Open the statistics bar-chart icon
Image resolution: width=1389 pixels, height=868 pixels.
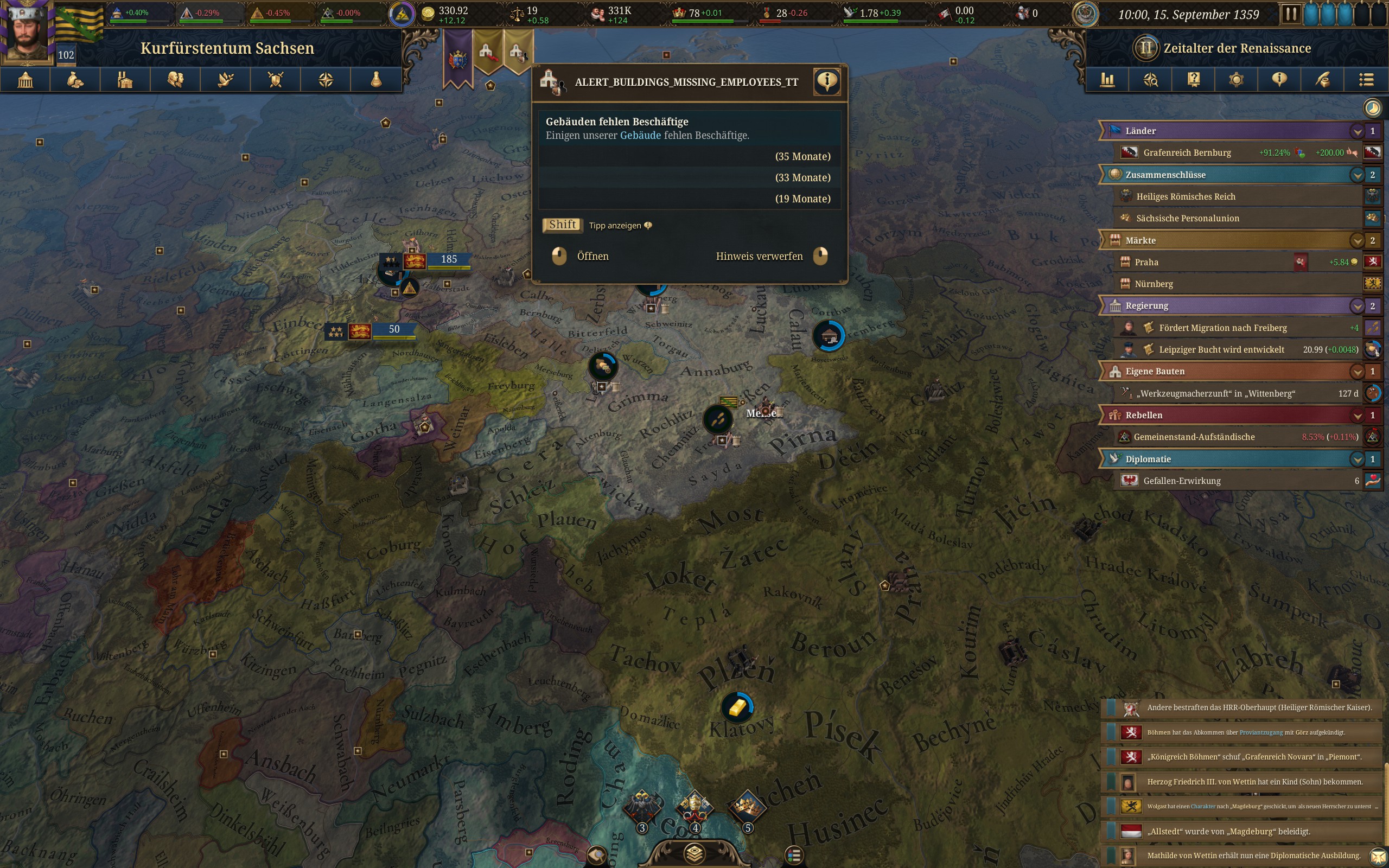pyautogui.click(x=1107, y=79)
